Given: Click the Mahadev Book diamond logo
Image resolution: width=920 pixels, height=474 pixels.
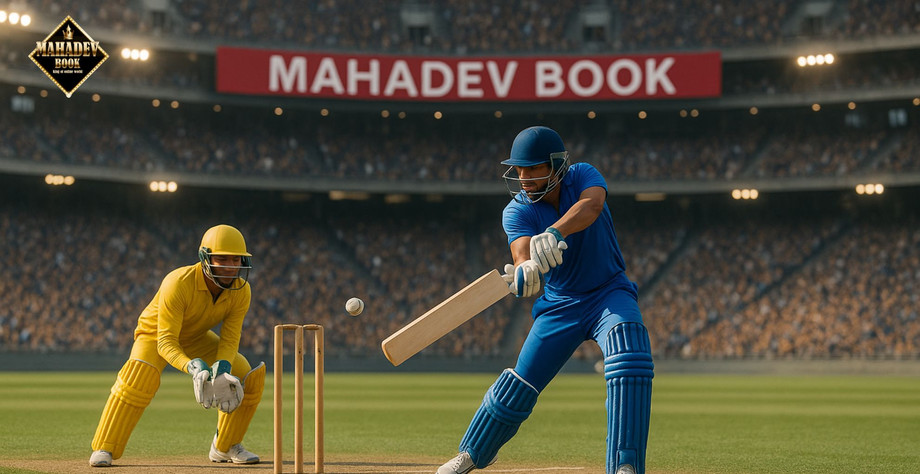Looking at the screenshot, I should 68,56.
